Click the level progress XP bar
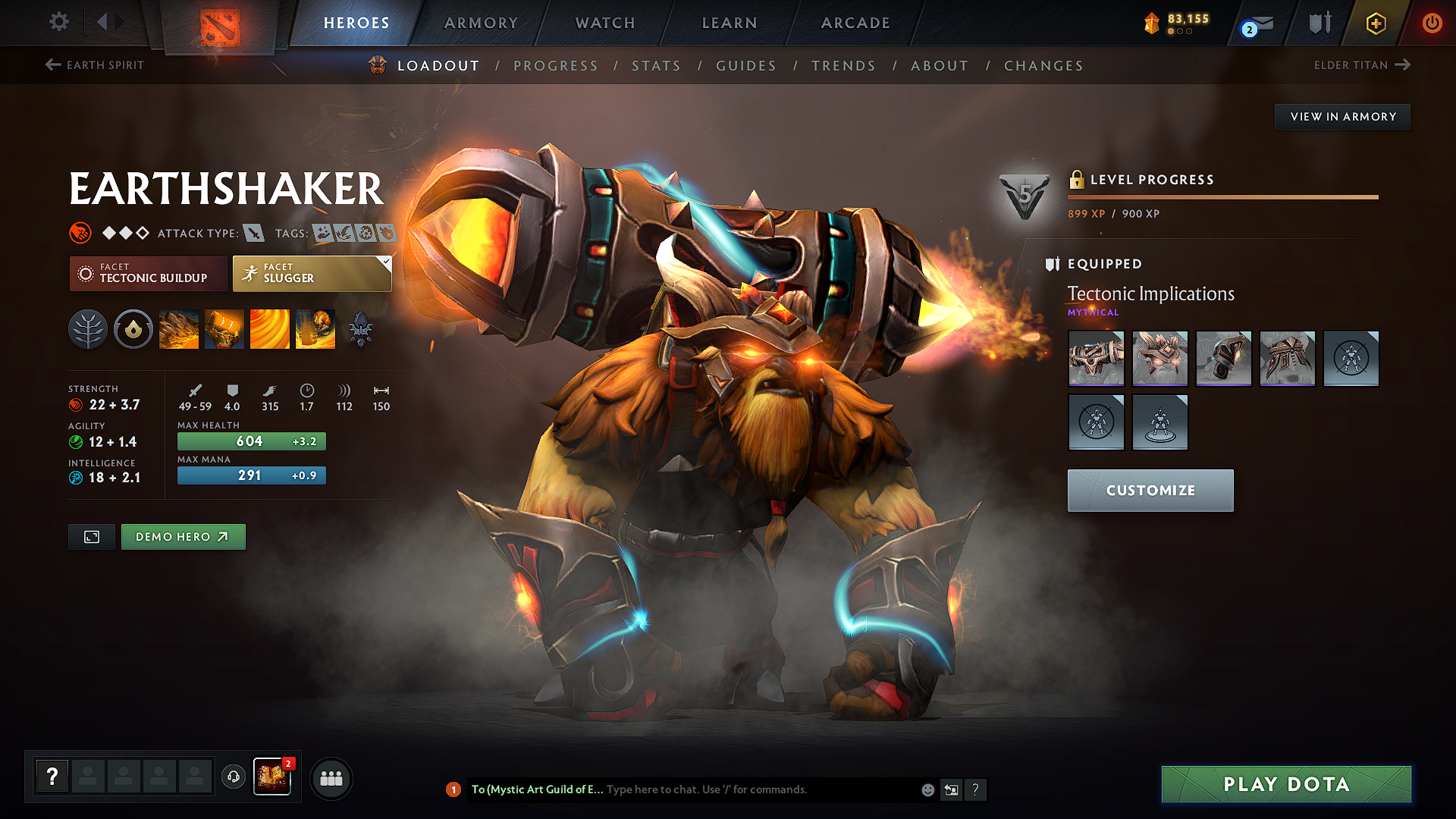The image size is (1456, 819). tap(1222, 197)
